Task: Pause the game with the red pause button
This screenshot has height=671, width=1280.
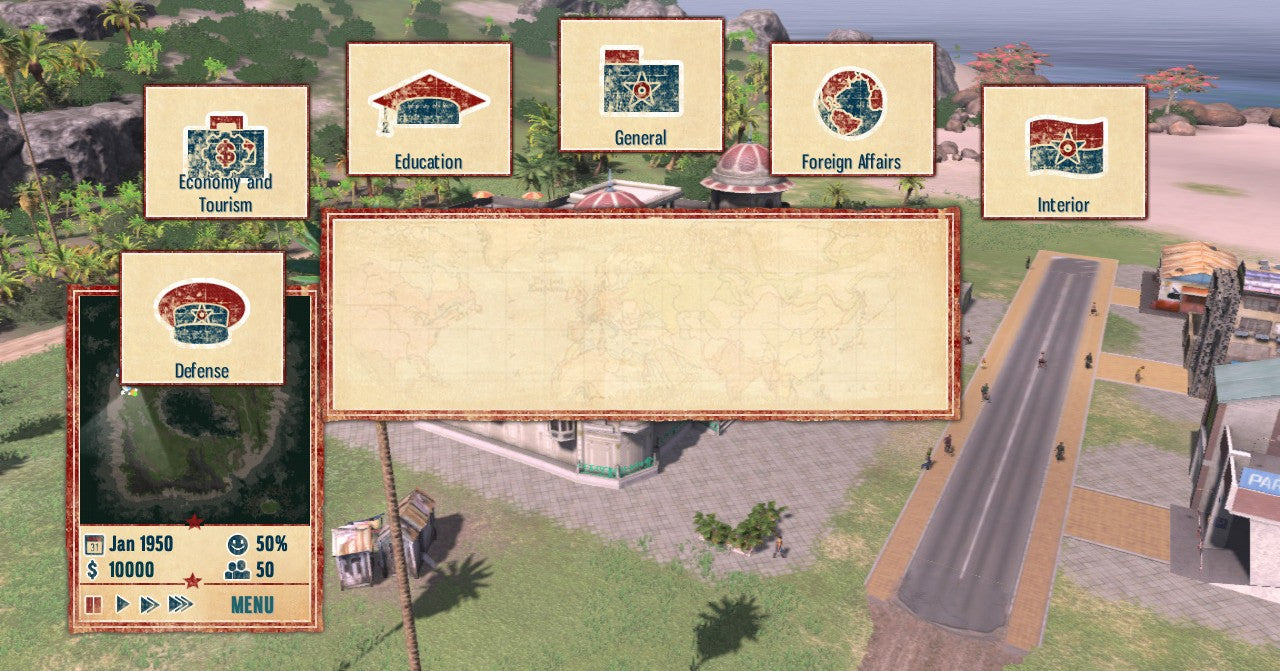Action: pos(94,604)
